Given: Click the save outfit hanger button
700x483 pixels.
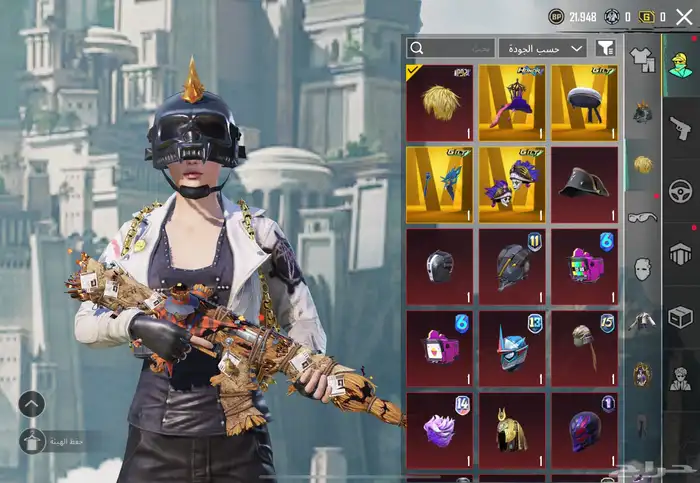Looking at the screenshot, I should click(x=31, y=440).
